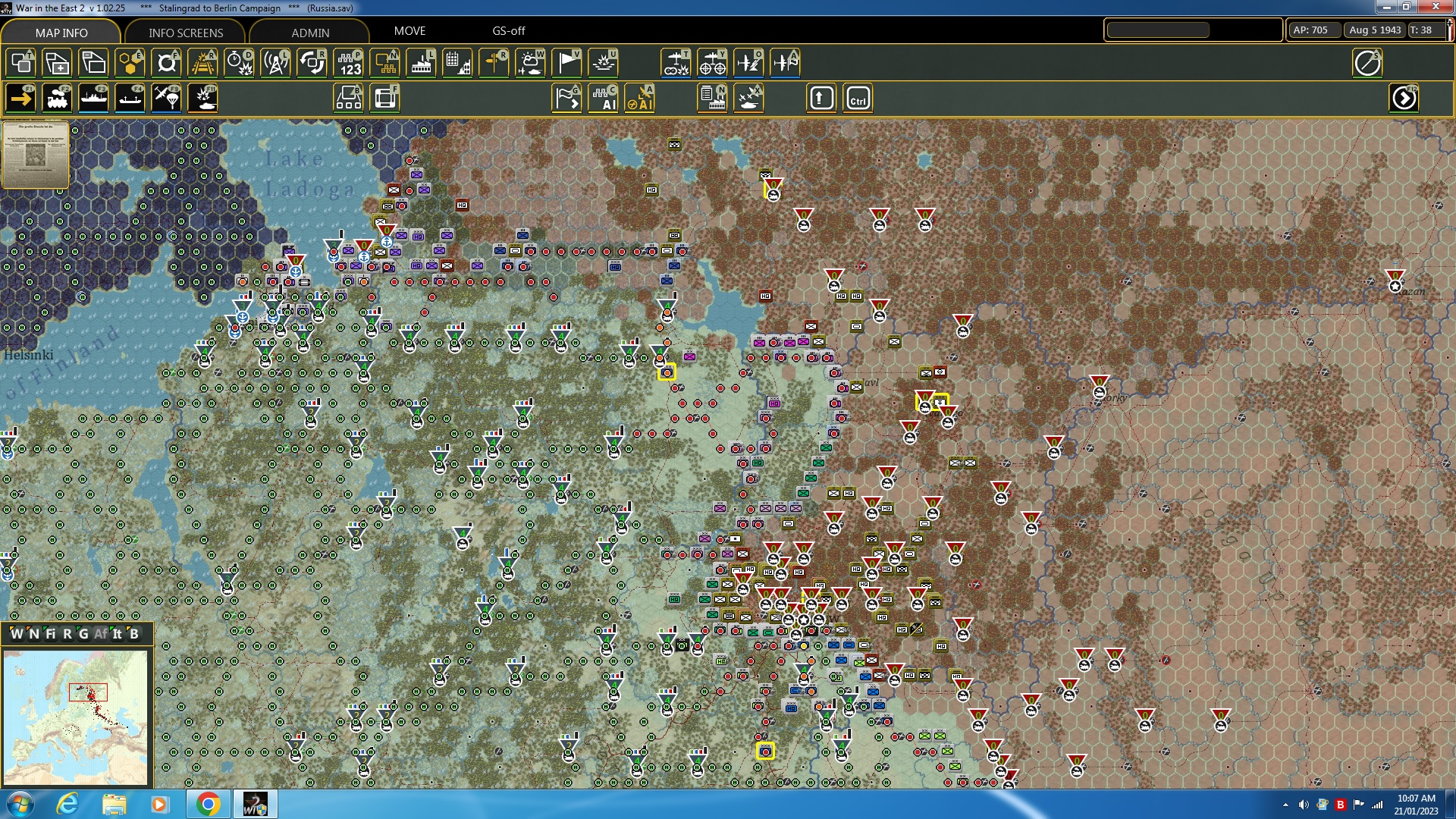This screenshot has height=819, width=1456.
Task: Open the AI air planning icon
Action: pyautogui.click(x=641, y=97)
